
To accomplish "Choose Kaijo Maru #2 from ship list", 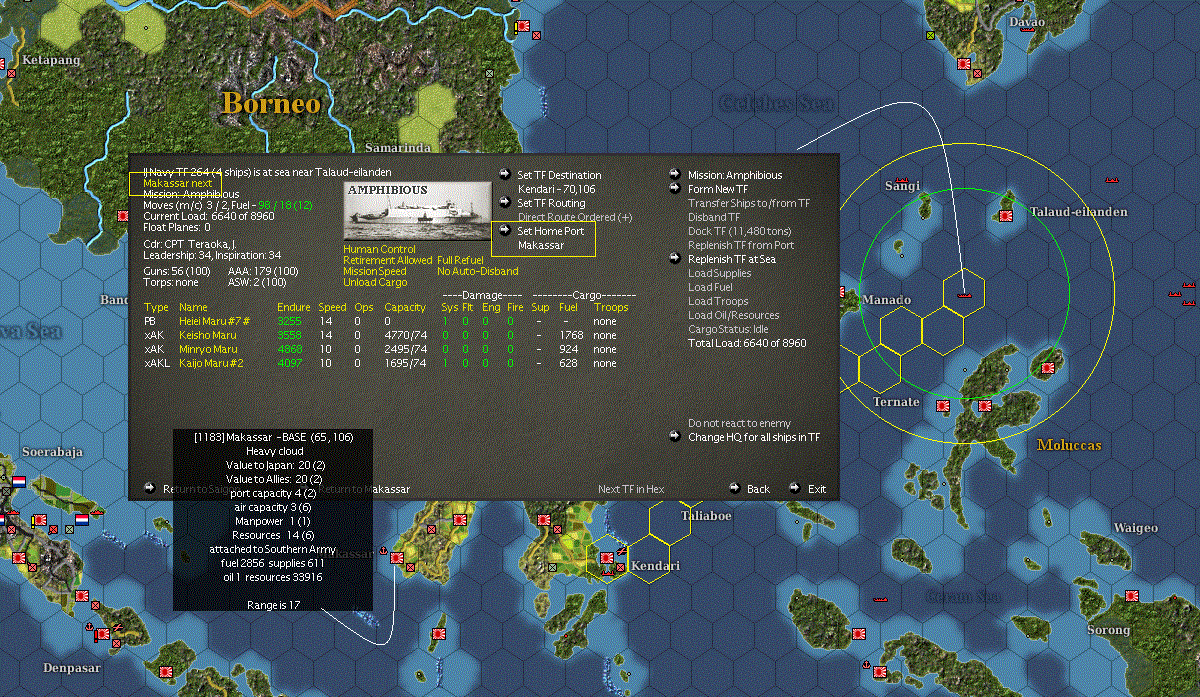I will (x=211, y=363).
